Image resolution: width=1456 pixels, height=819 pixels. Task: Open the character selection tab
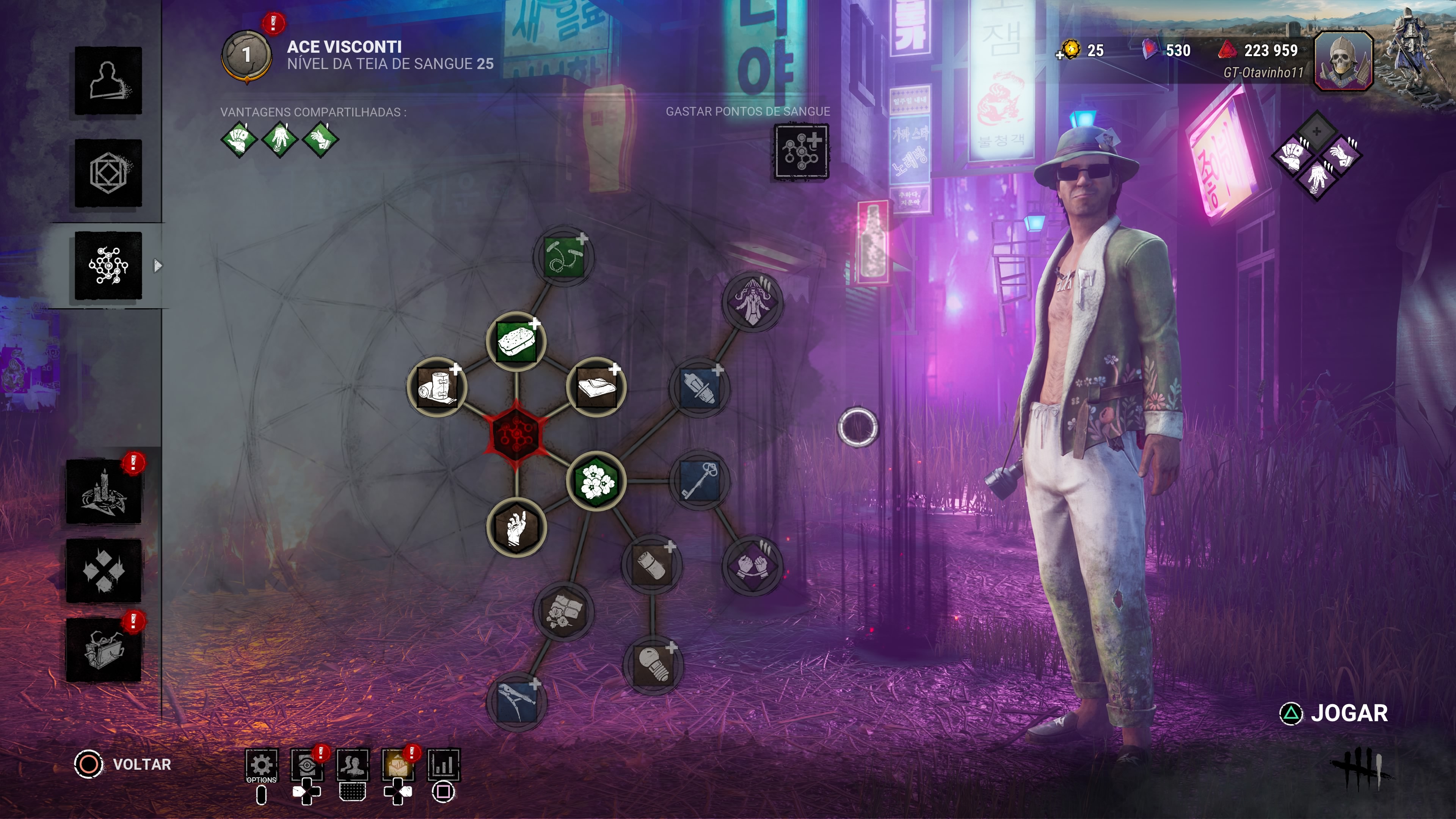(x=108, y=80)
